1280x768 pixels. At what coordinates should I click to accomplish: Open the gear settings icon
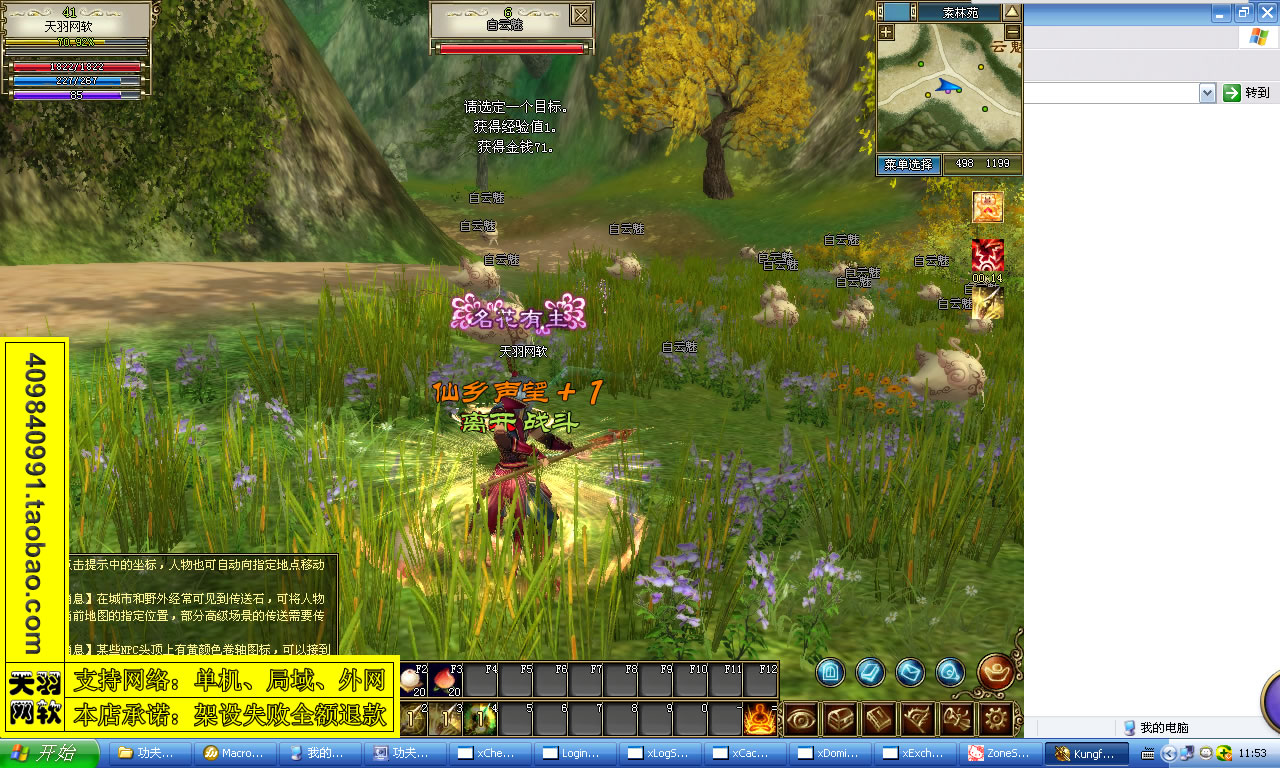pos(995,719)
